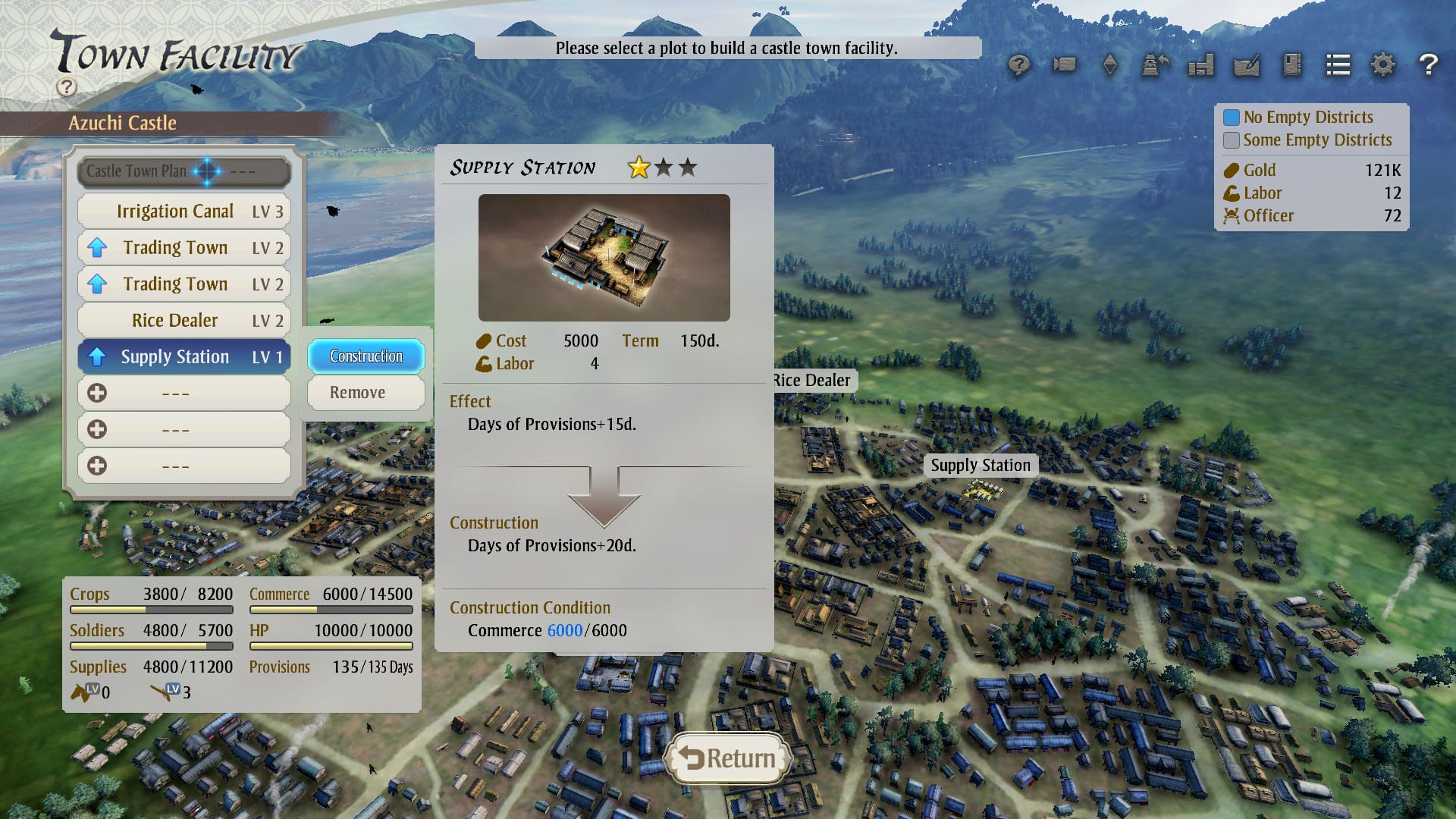Click the help circle under Town Facility title
The image size is (1456, 819).
67,86
